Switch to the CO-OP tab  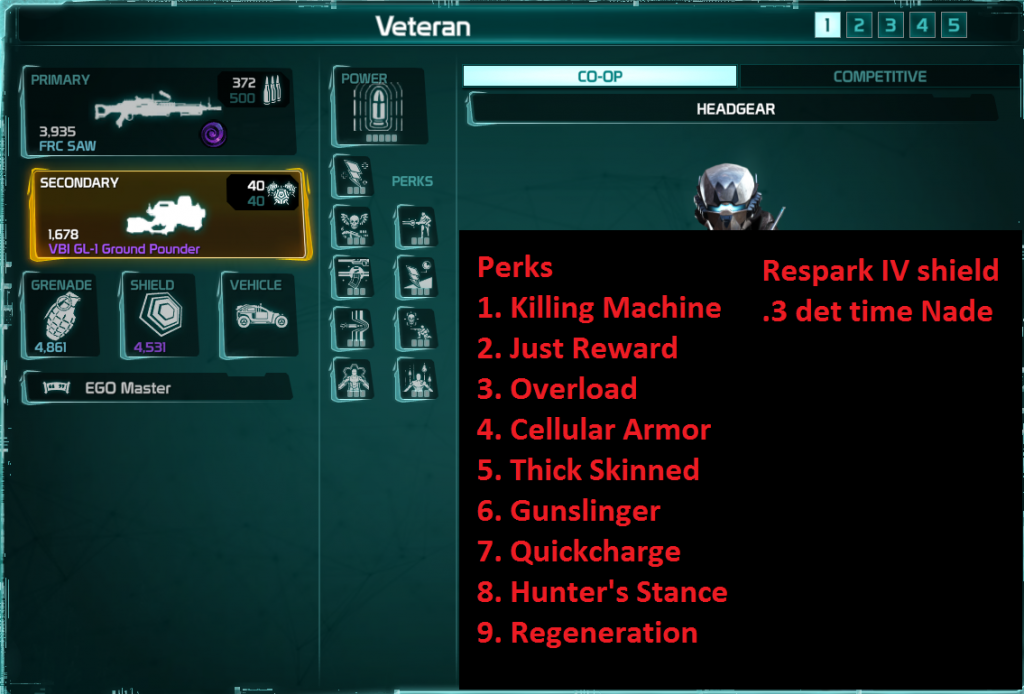(x=599, y=77)
